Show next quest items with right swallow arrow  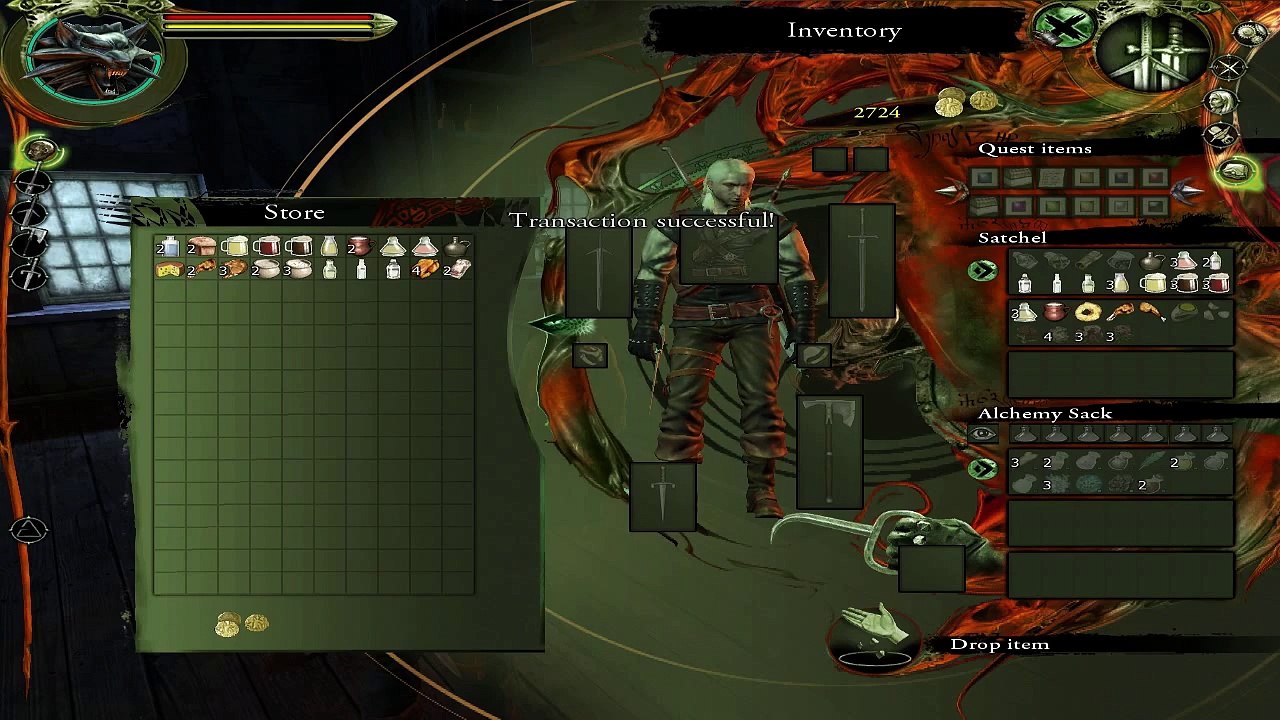1187,191
